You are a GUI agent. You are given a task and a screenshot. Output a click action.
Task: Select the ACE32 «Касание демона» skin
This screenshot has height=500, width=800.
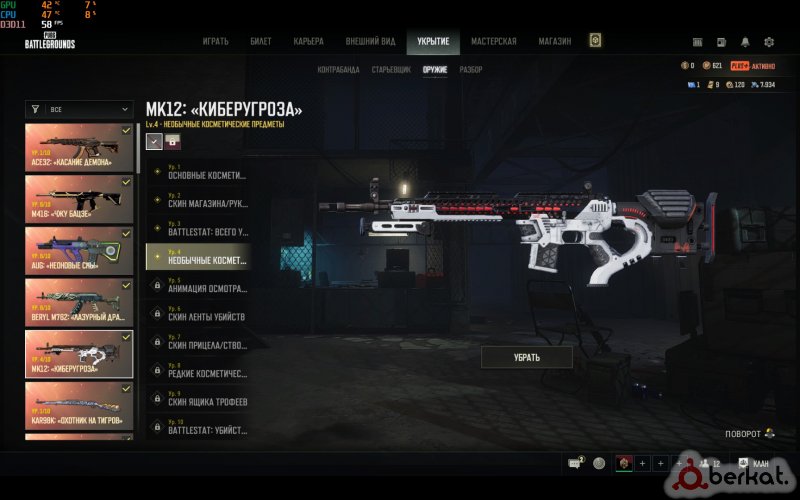[x=79, y=145]
